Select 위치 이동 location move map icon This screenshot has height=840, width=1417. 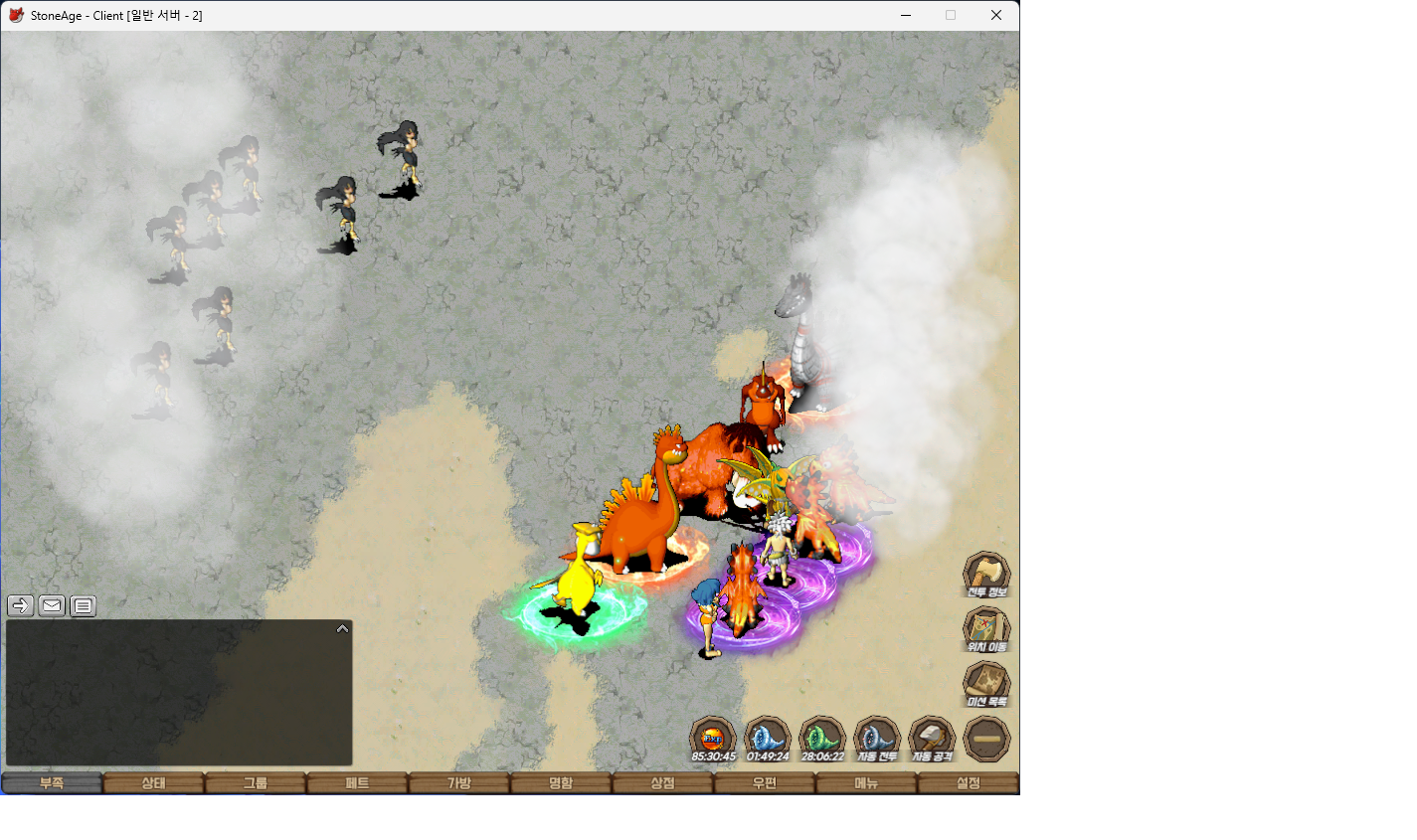coord(986,629)
